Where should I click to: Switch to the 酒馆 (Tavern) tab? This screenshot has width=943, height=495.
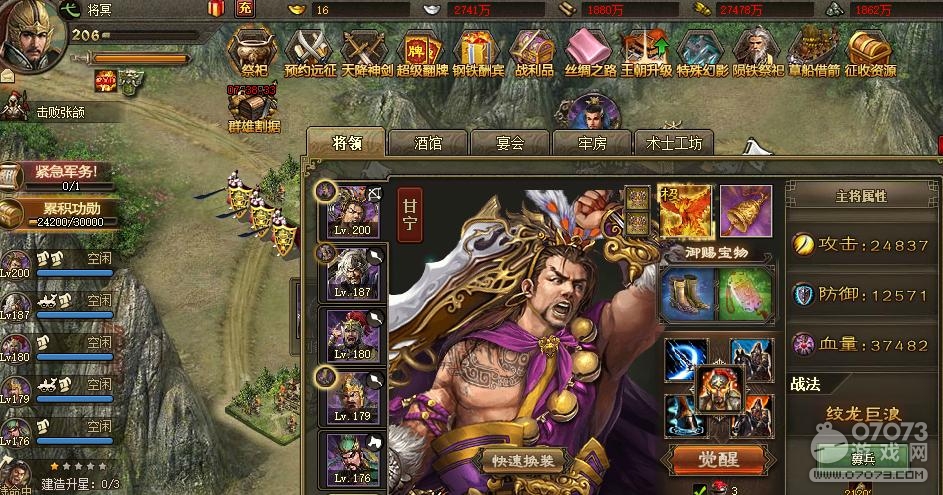[x=427, y=143]
